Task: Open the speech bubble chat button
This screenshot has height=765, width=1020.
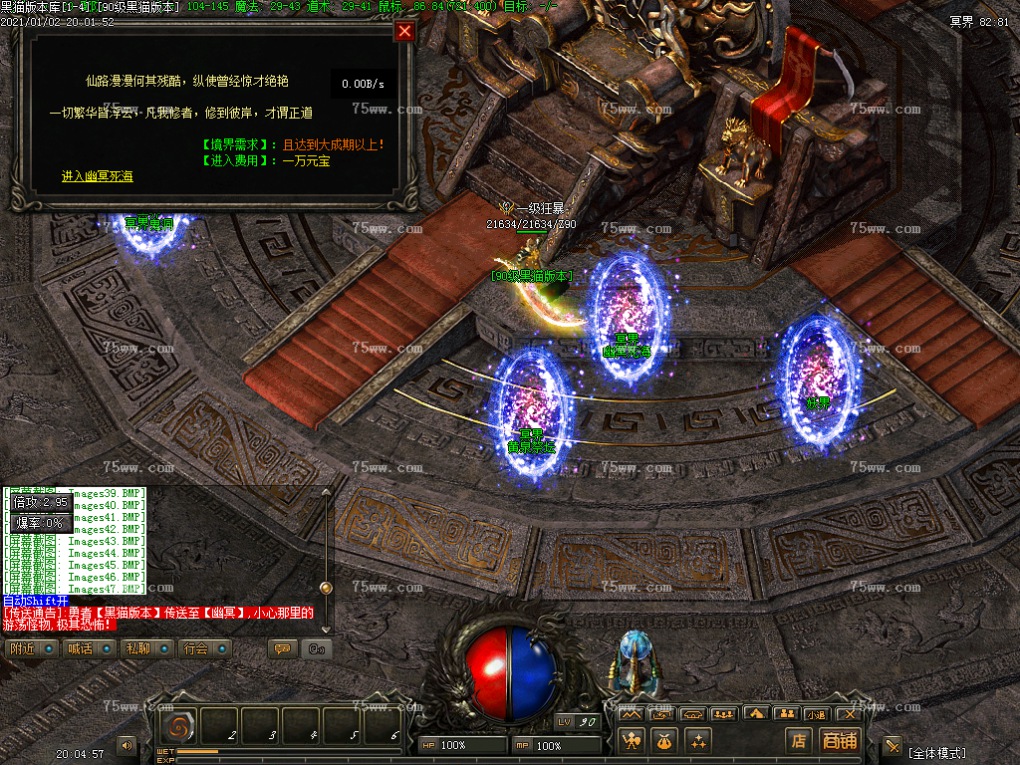Action: coord(282,648)
